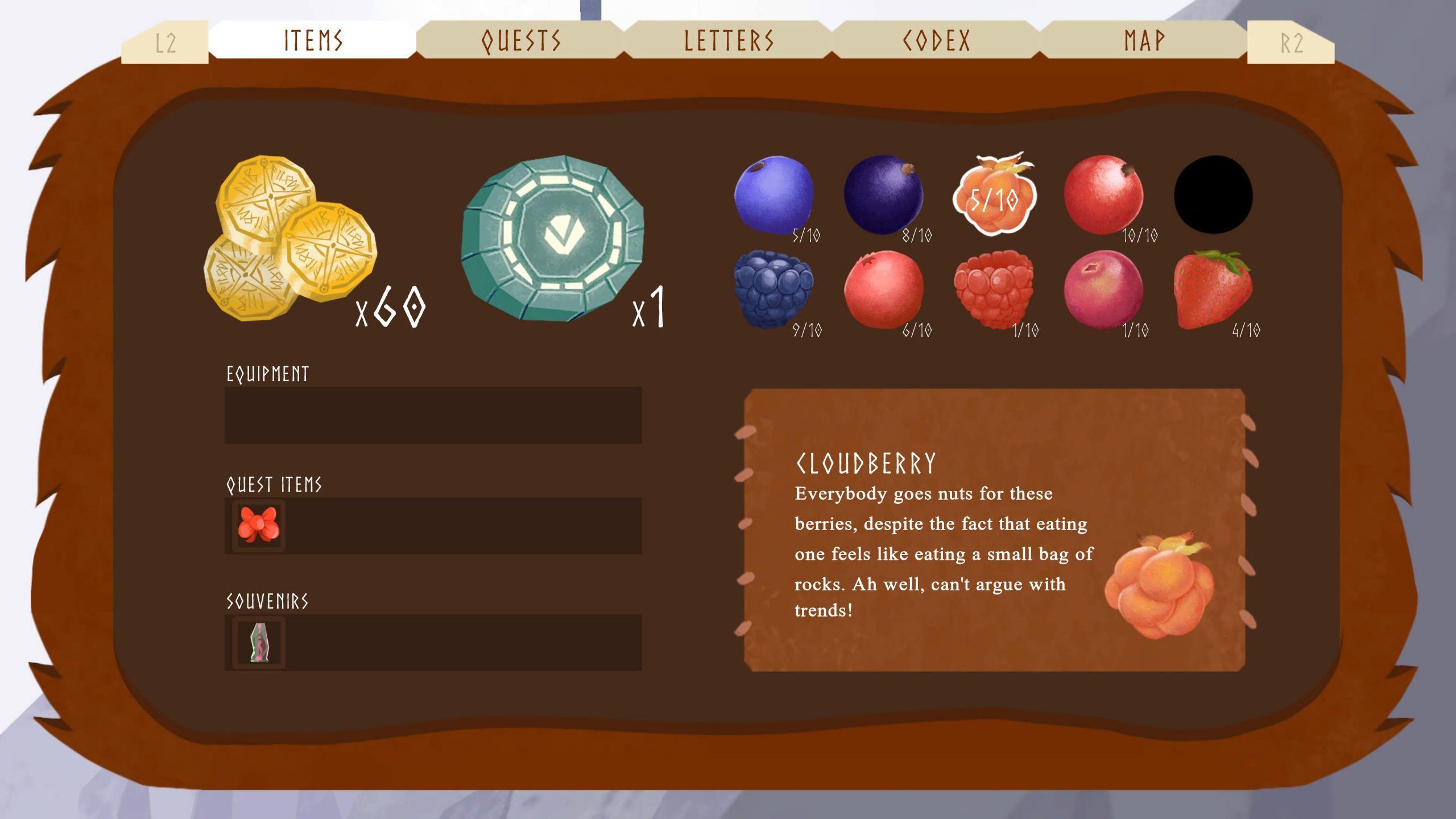
Task: Select the pink berry beside the strawberry
Action: (1103, 289)
